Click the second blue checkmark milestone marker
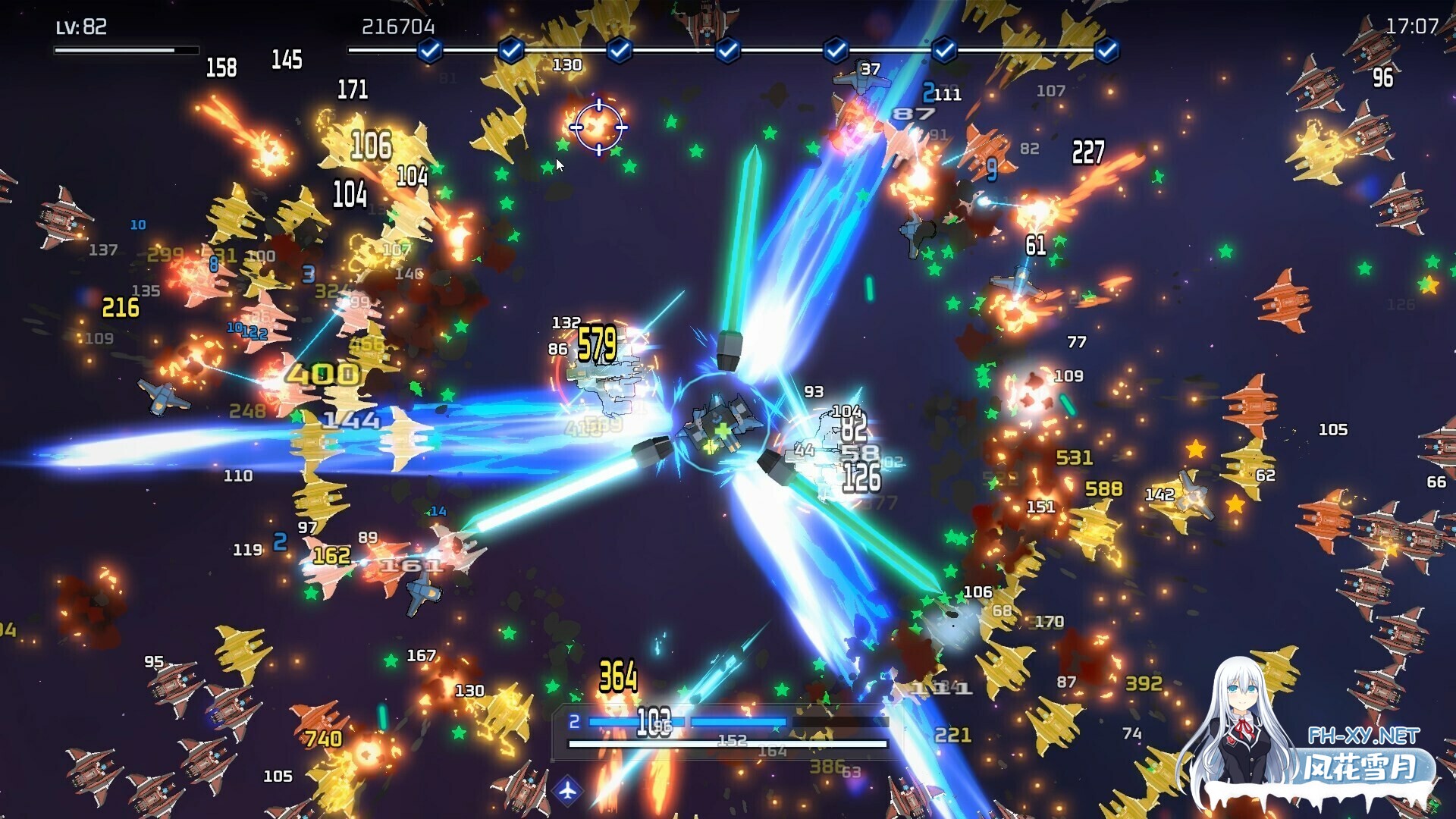The image size is (1456, 819). (x=513, y=49)
